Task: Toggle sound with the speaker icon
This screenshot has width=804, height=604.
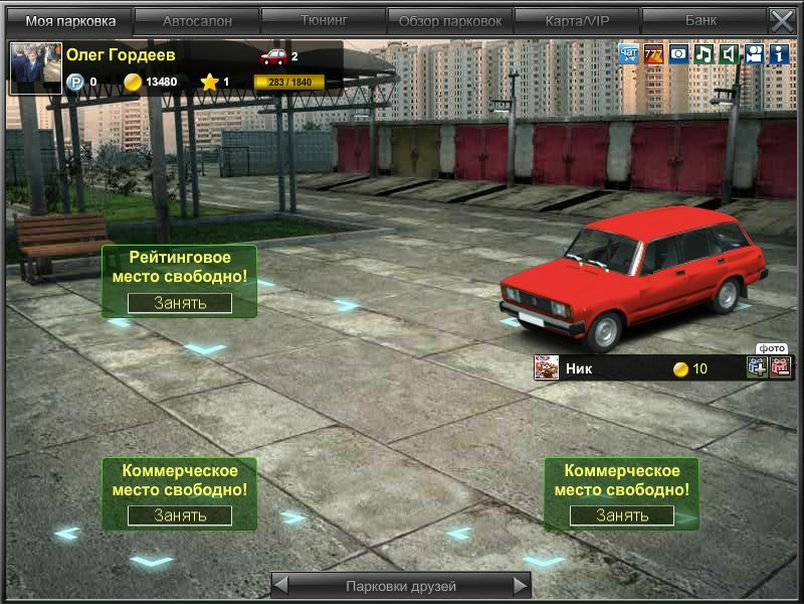Action: pyautogui.click(x=728, y=54)
